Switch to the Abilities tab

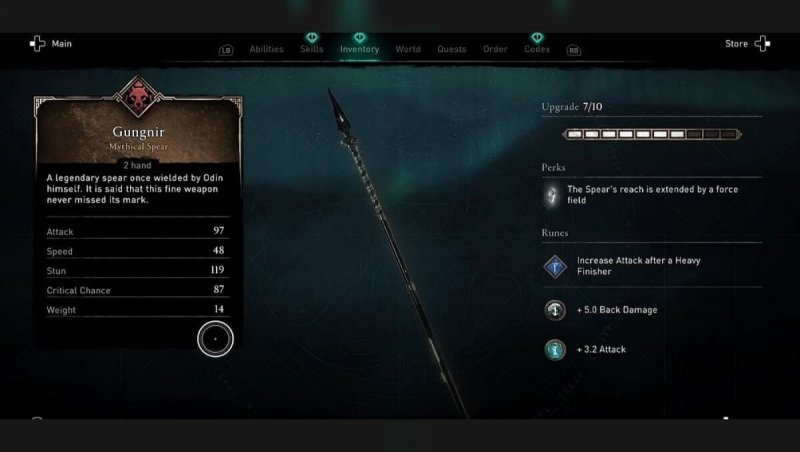(266, 49)
